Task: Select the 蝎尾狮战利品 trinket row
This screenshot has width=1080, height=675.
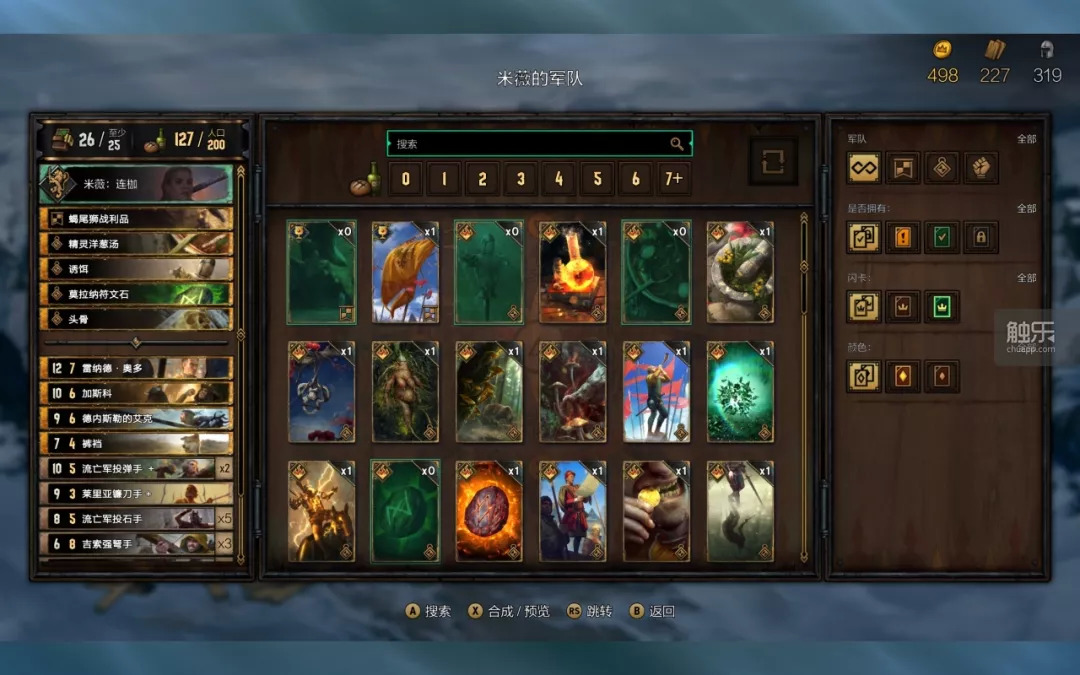Action: pyautogui.click(x=135, y=219)
